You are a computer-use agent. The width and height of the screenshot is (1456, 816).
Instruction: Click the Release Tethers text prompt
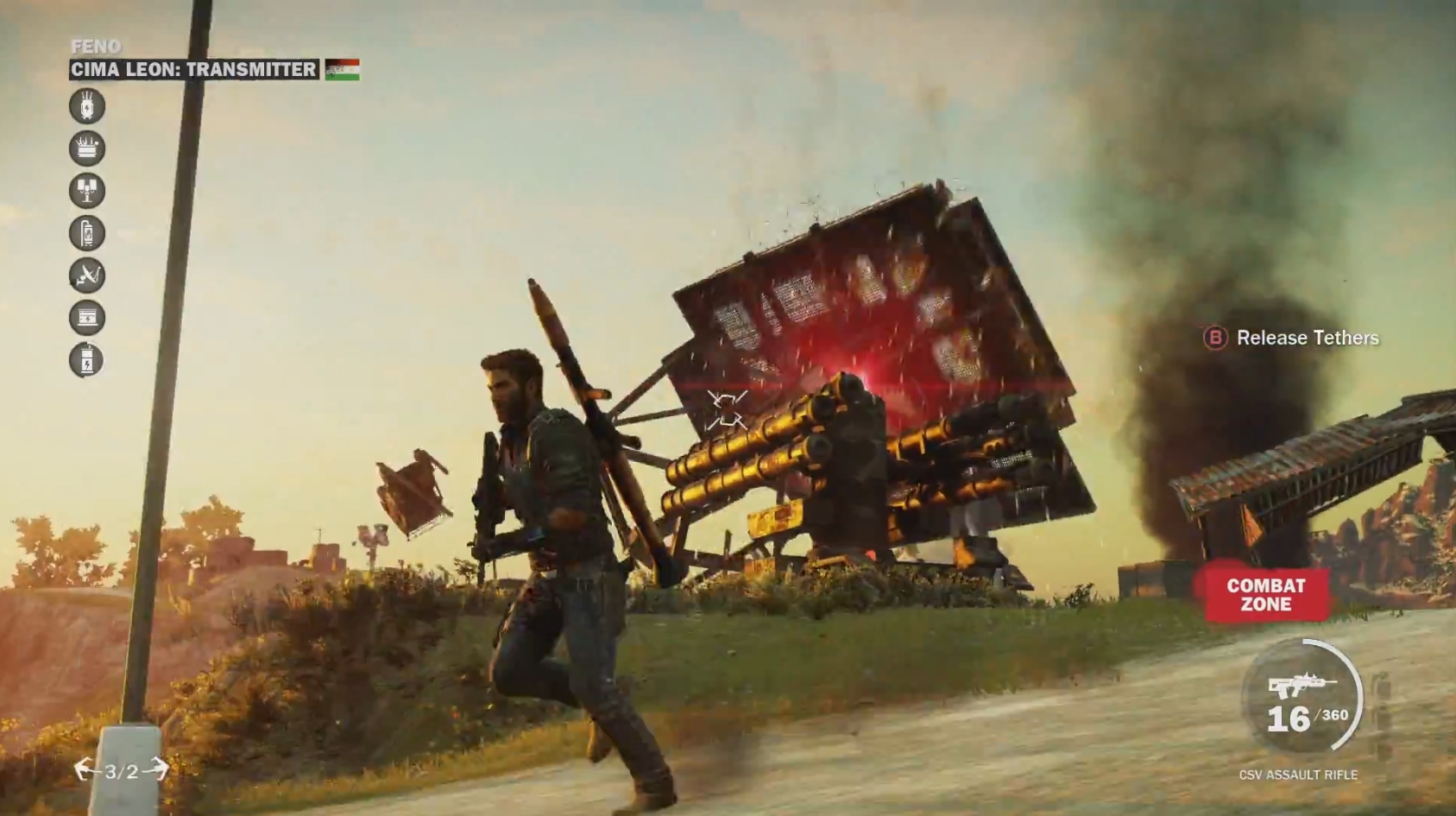pyautogui.click(x=1308, y=338)
